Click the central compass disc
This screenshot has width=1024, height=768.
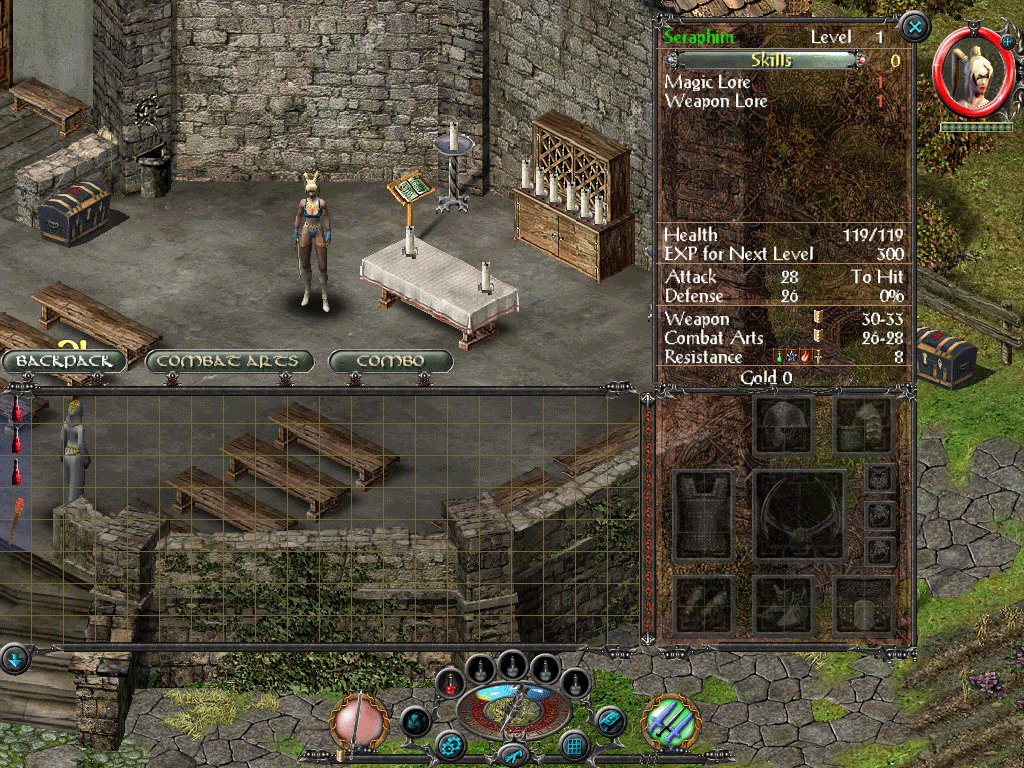click(512, 709)
